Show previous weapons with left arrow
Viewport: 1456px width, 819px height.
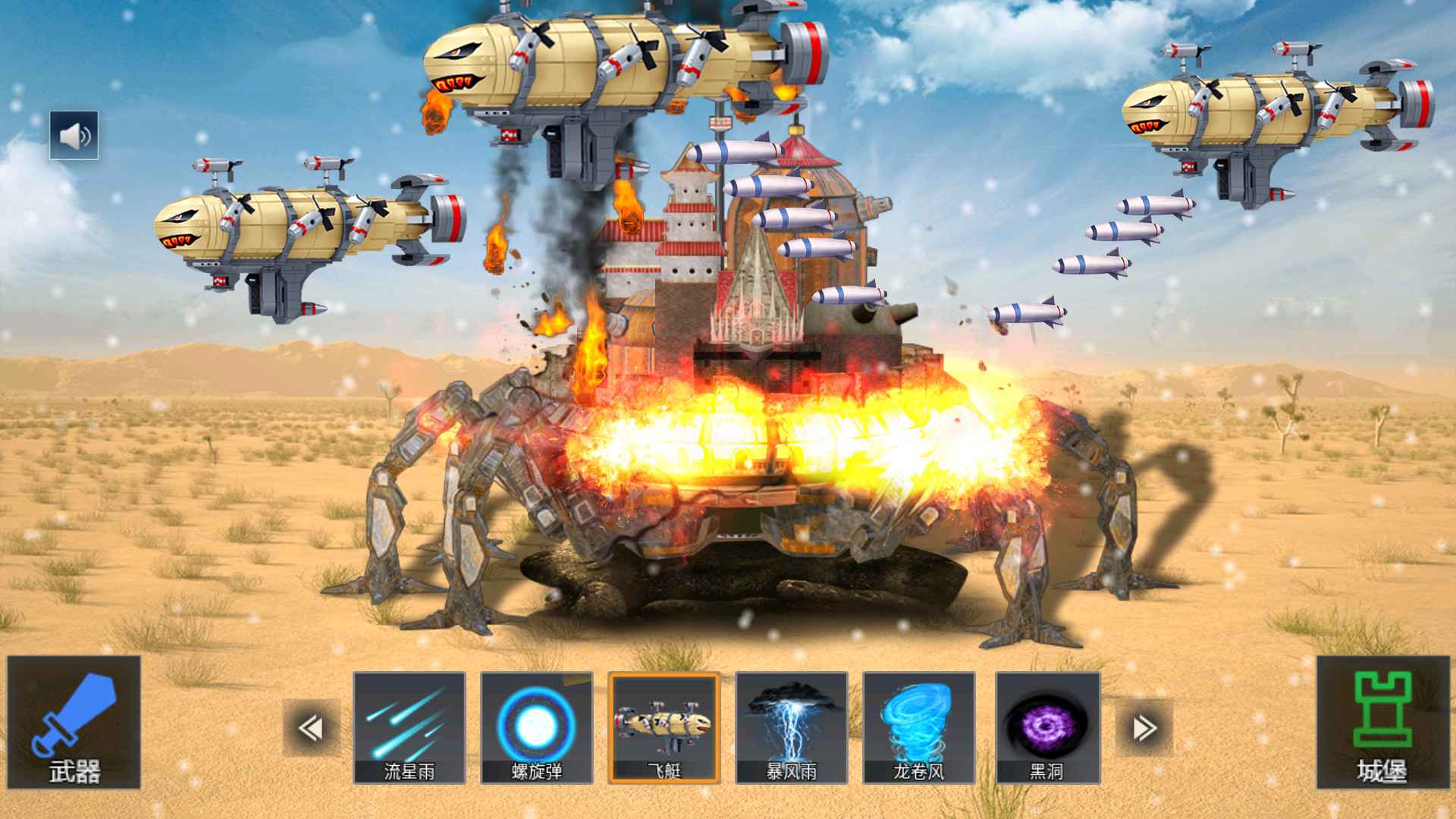click(311, 728)
